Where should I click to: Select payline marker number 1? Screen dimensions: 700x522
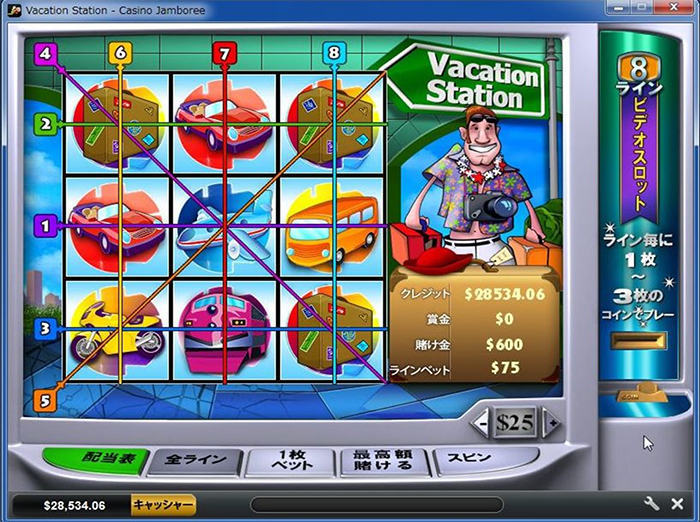tap(45, 226)
